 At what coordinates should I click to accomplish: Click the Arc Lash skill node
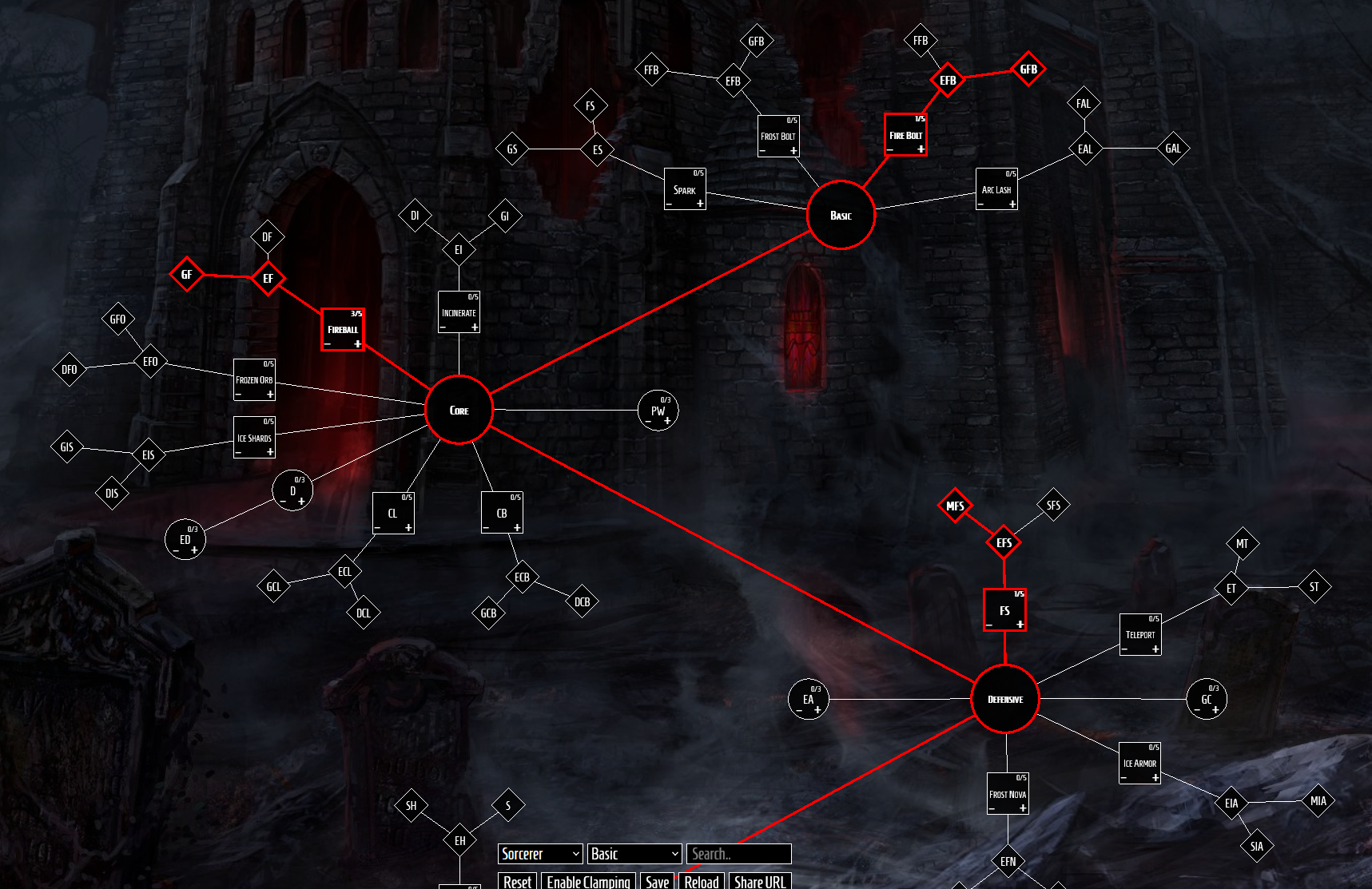pos(997,188)
